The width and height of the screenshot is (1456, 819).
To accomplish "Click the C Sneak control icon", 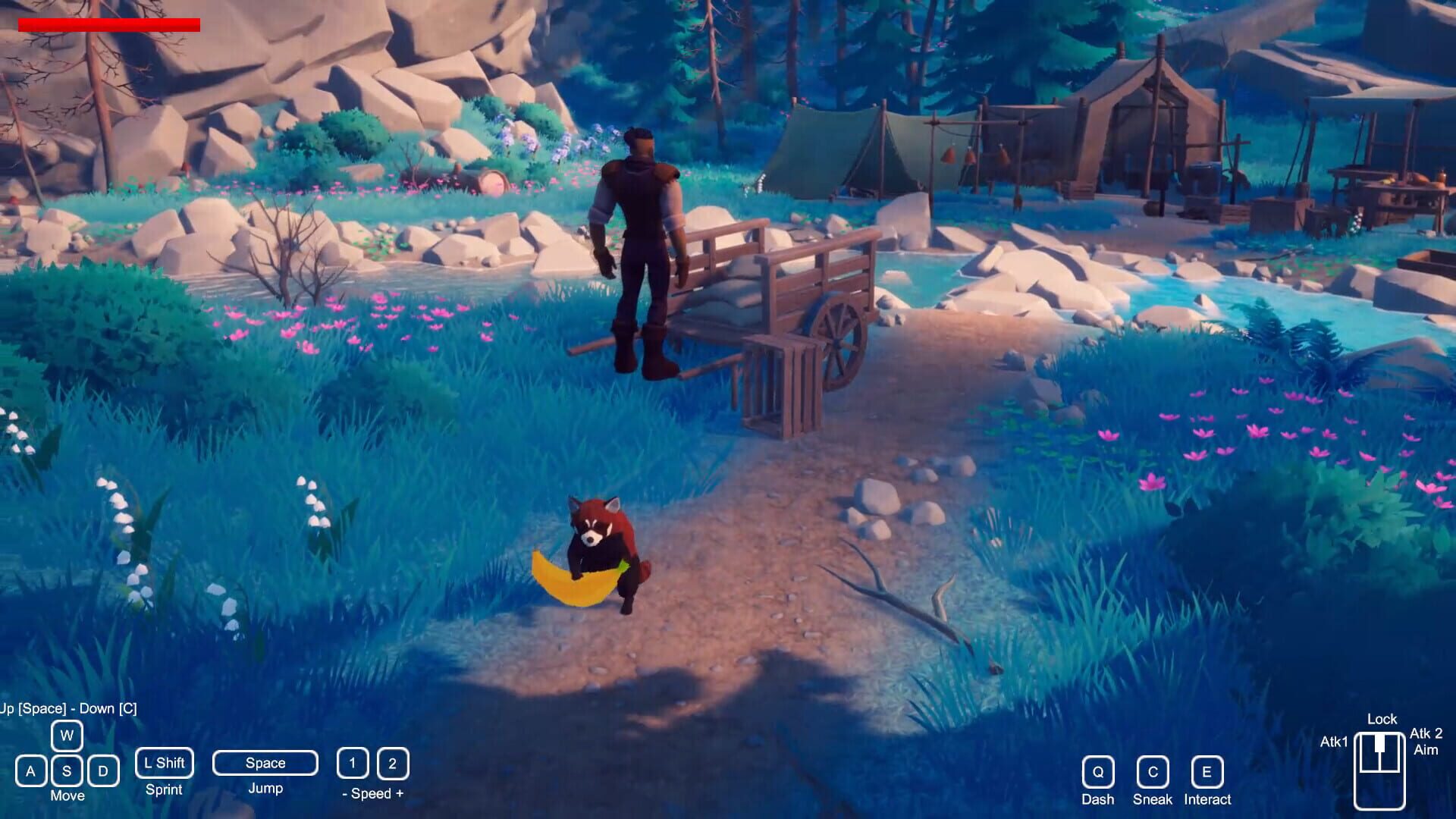I will (x=1153, y=773).
